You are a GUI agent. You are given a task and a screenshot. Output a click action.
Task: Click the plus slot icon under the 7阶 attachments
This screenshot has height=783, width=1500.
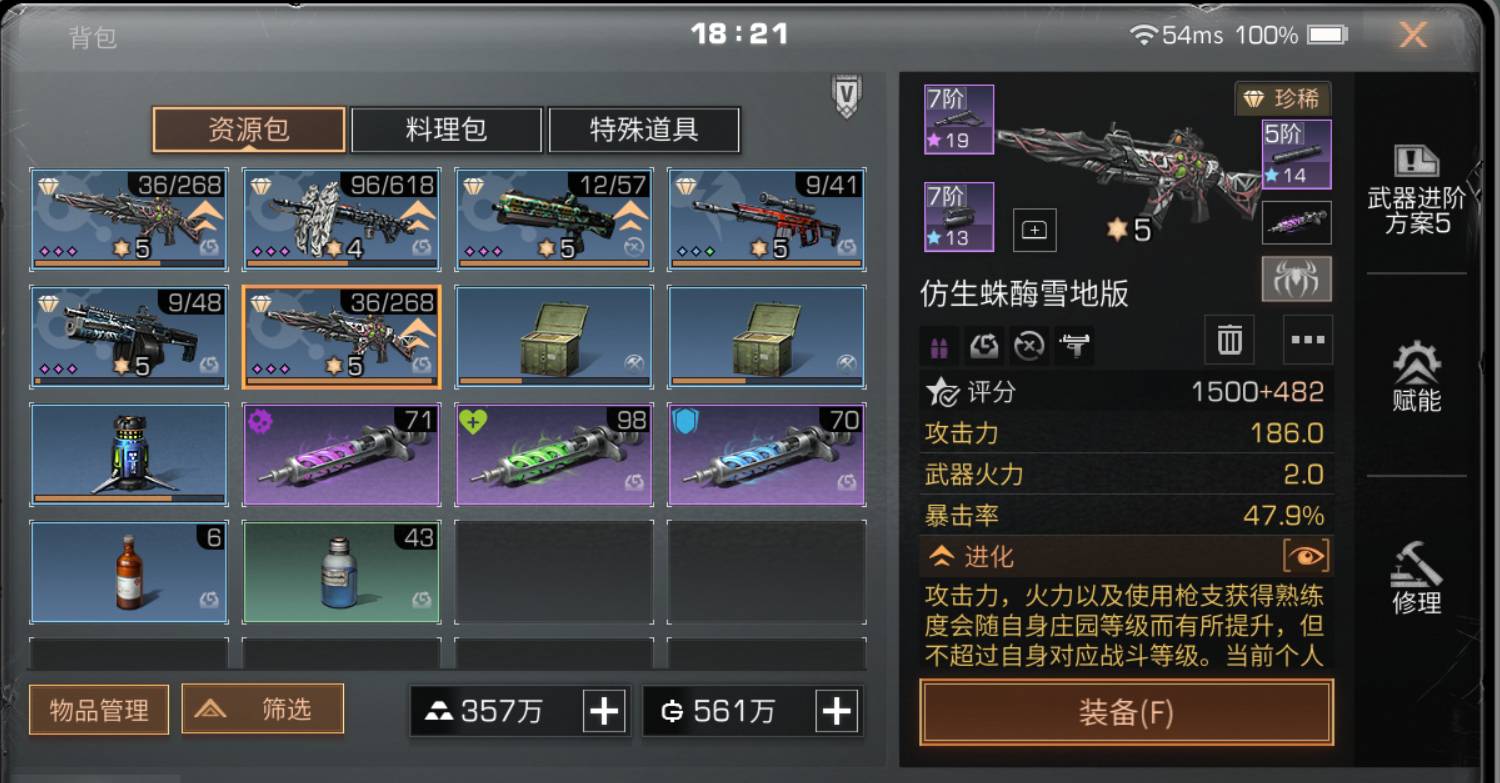[1034, 228]
